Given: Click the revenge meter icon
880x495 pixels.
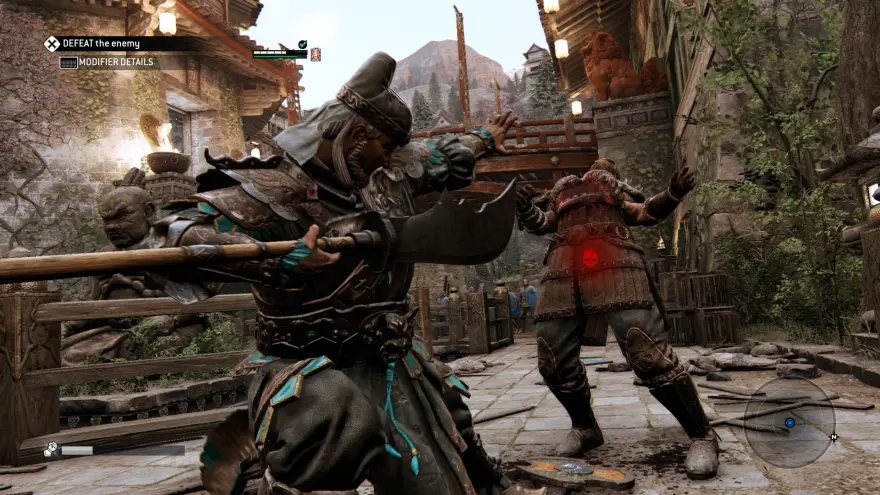Looking at the screenshot, I should point(50,449).
